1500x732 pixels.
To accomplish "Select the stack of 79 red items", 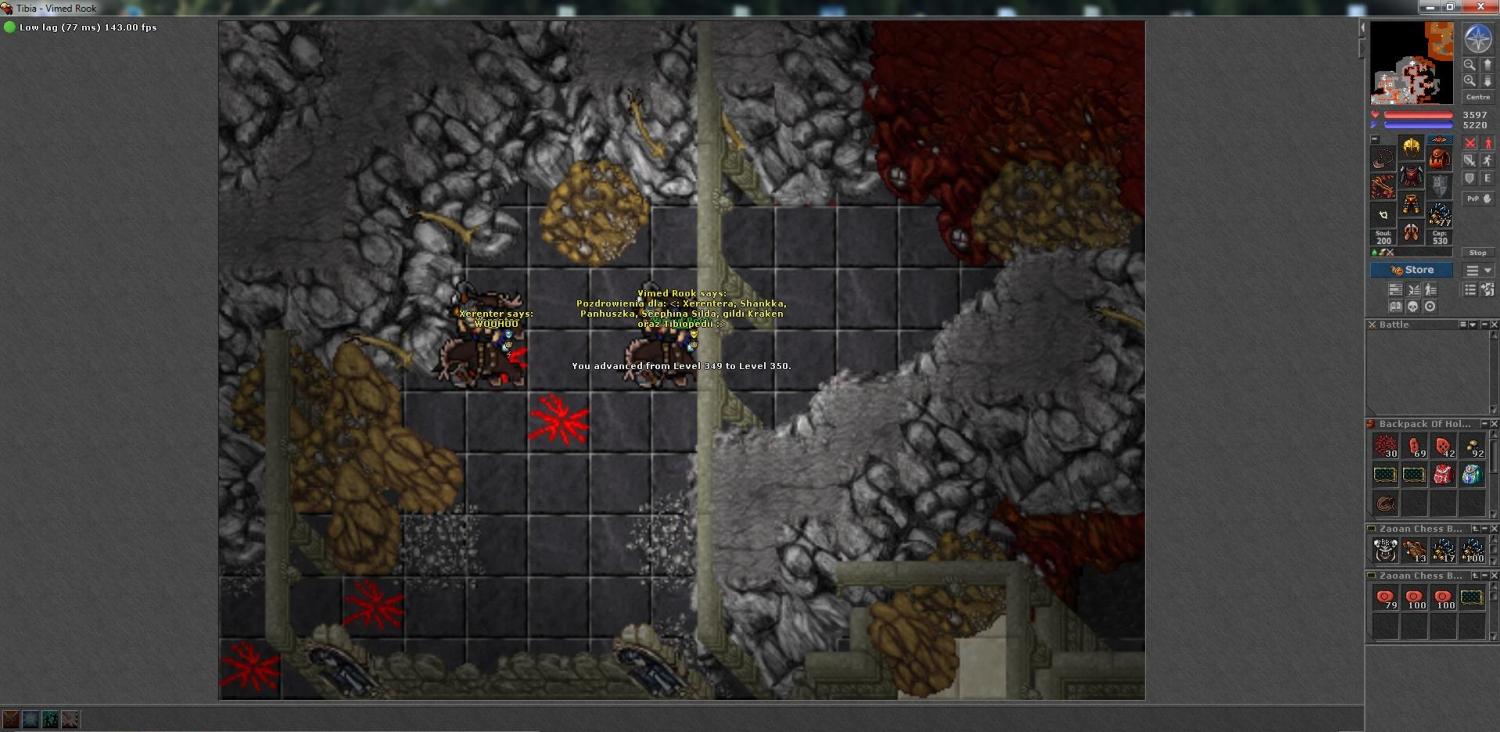I will coord(1385,599).
